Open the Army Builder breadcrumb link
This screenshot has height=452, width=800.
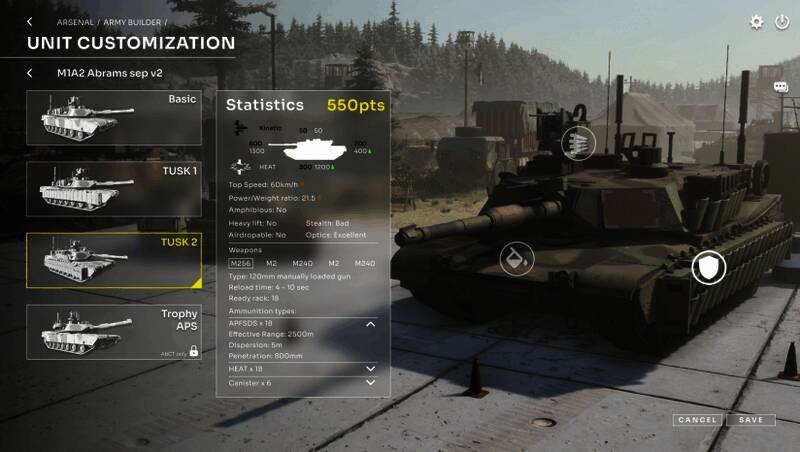(134, 22)
